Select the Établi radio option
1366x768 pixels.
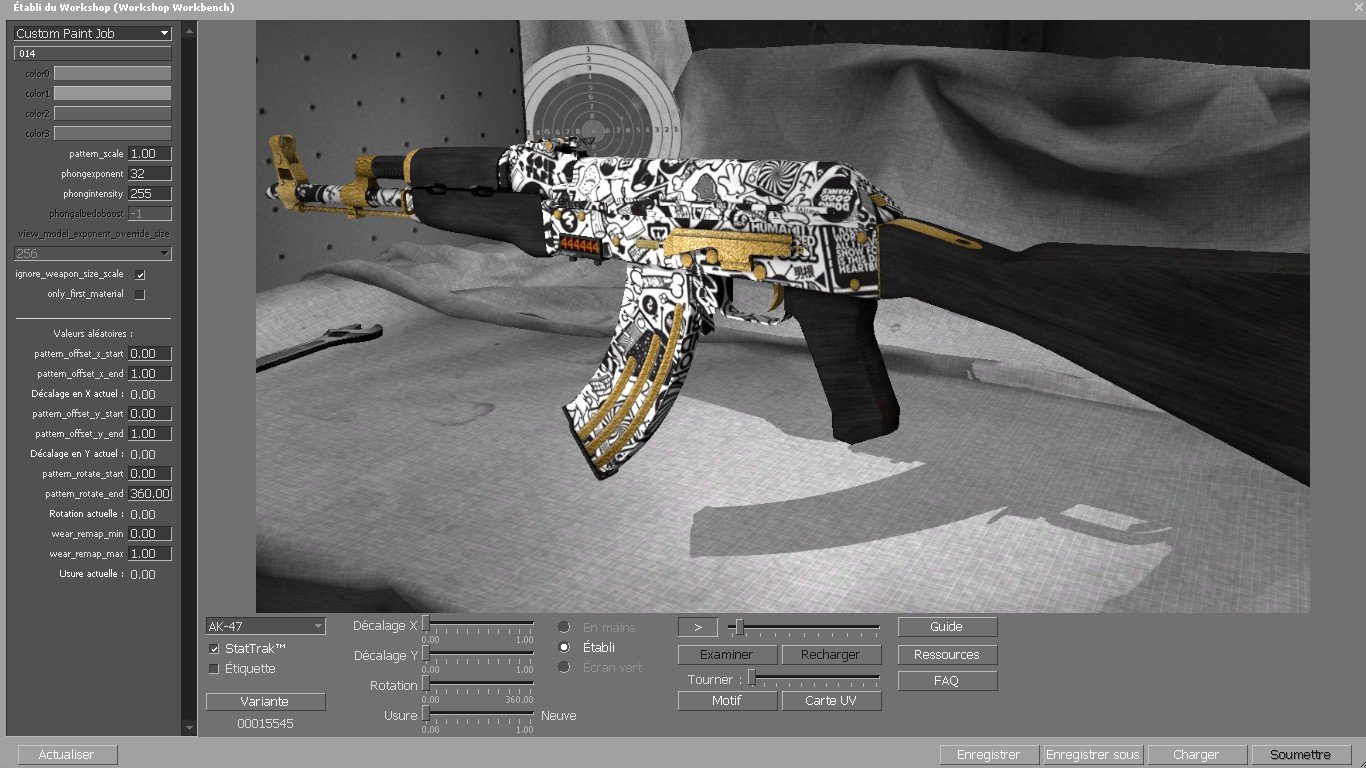point(564,647)
